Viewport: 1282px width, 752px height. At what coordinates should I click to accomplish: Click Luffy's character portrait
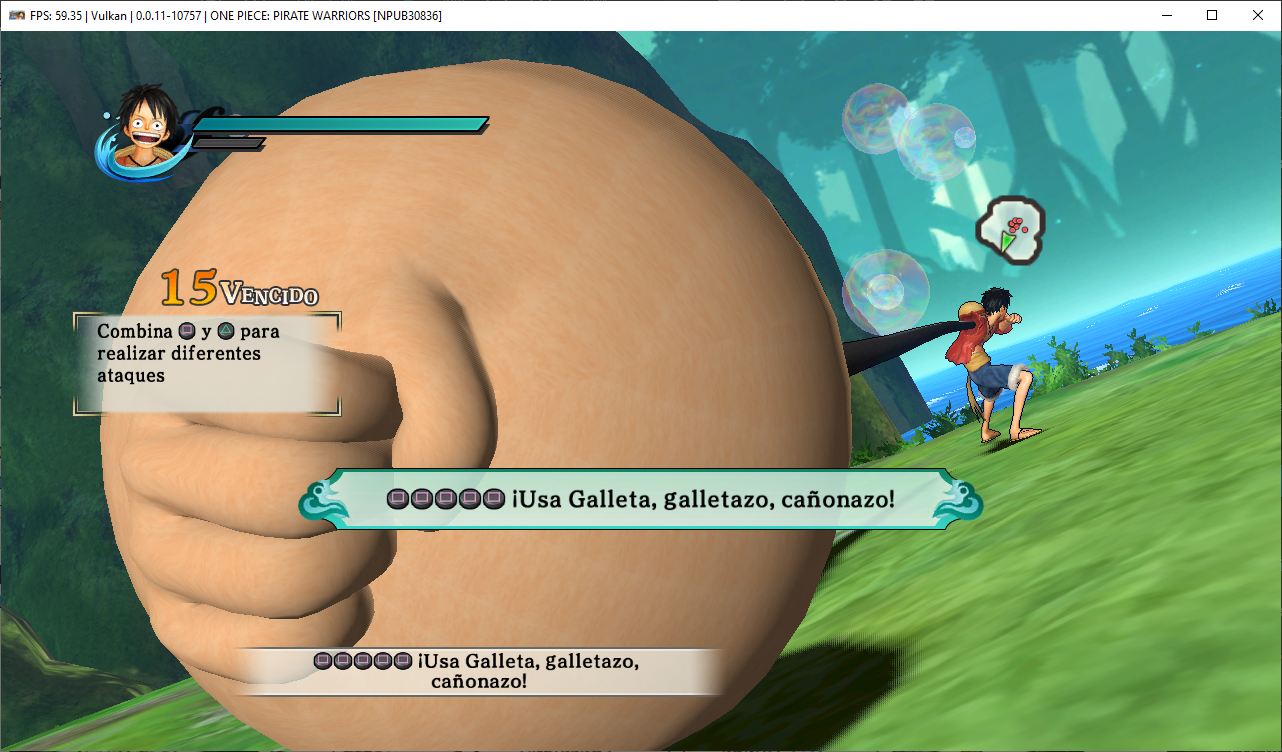click(147, 130)
